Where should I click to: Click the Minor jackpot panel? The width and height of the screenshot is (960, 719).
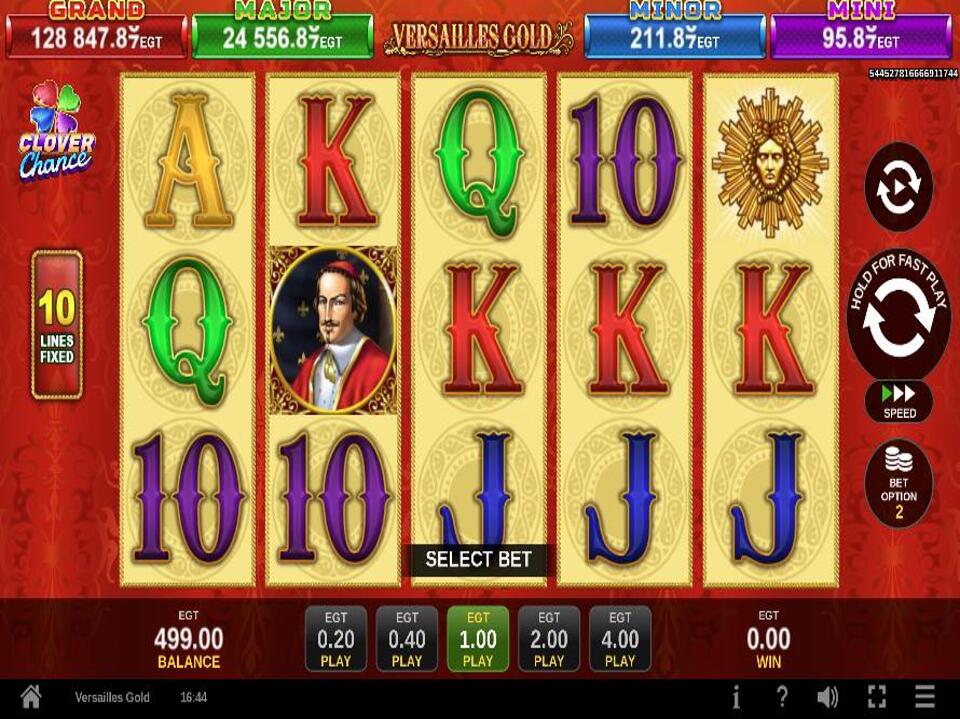pos(675,31)
